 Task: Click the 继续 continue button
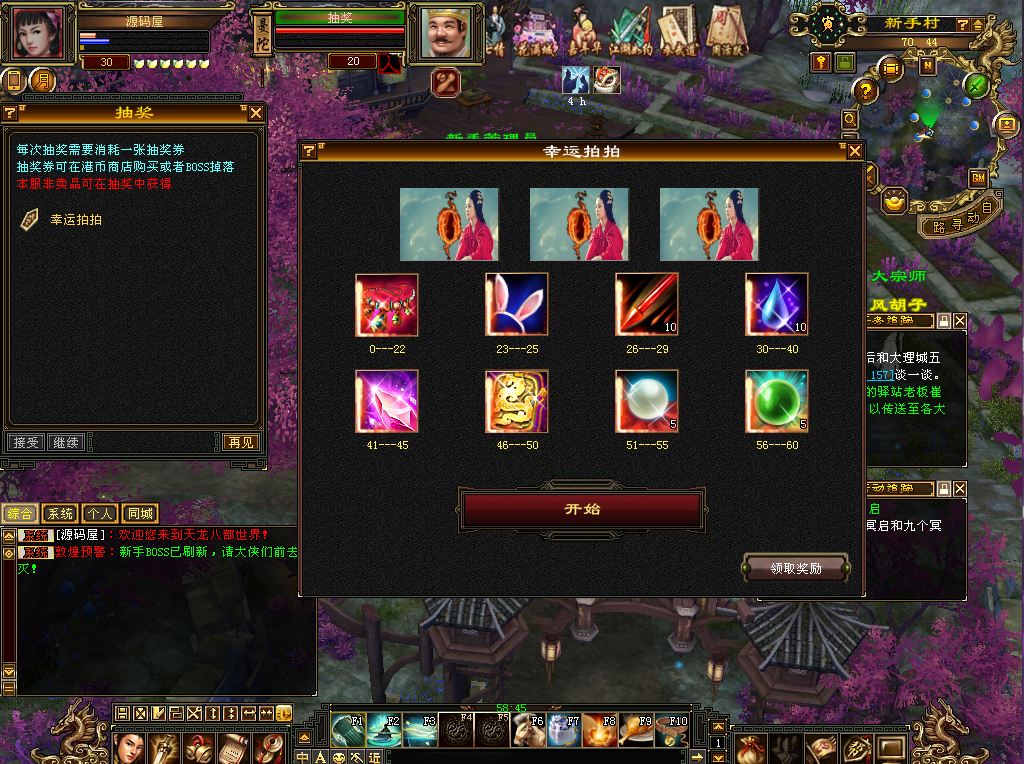(65, 442)
